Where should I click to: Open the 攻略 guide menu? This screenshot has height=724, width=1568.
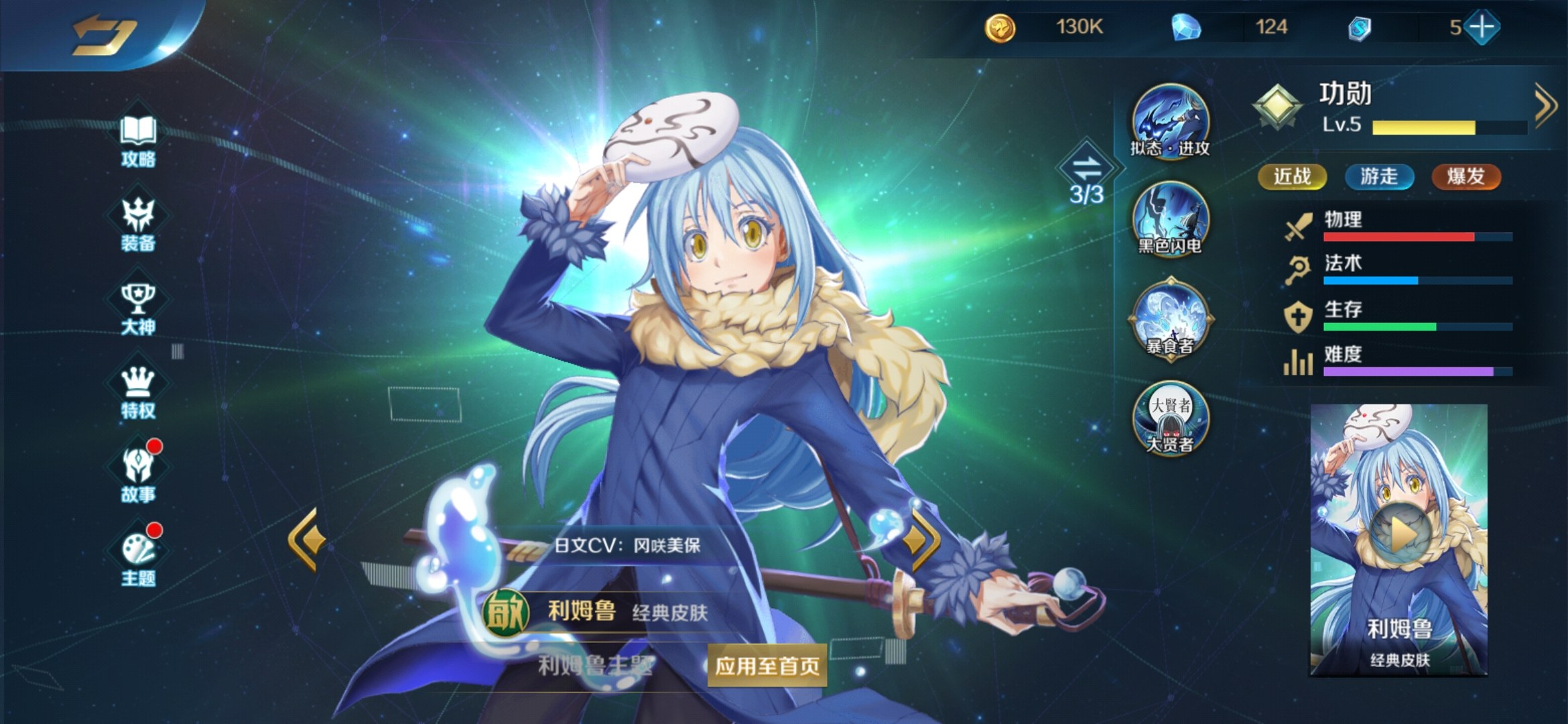click(x=138, y=139)
